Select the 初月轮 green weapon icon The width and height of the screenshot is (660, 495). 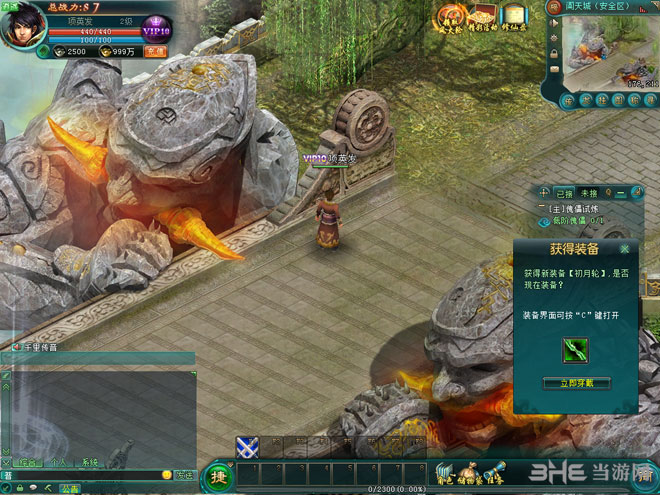(x=575, y=350)
